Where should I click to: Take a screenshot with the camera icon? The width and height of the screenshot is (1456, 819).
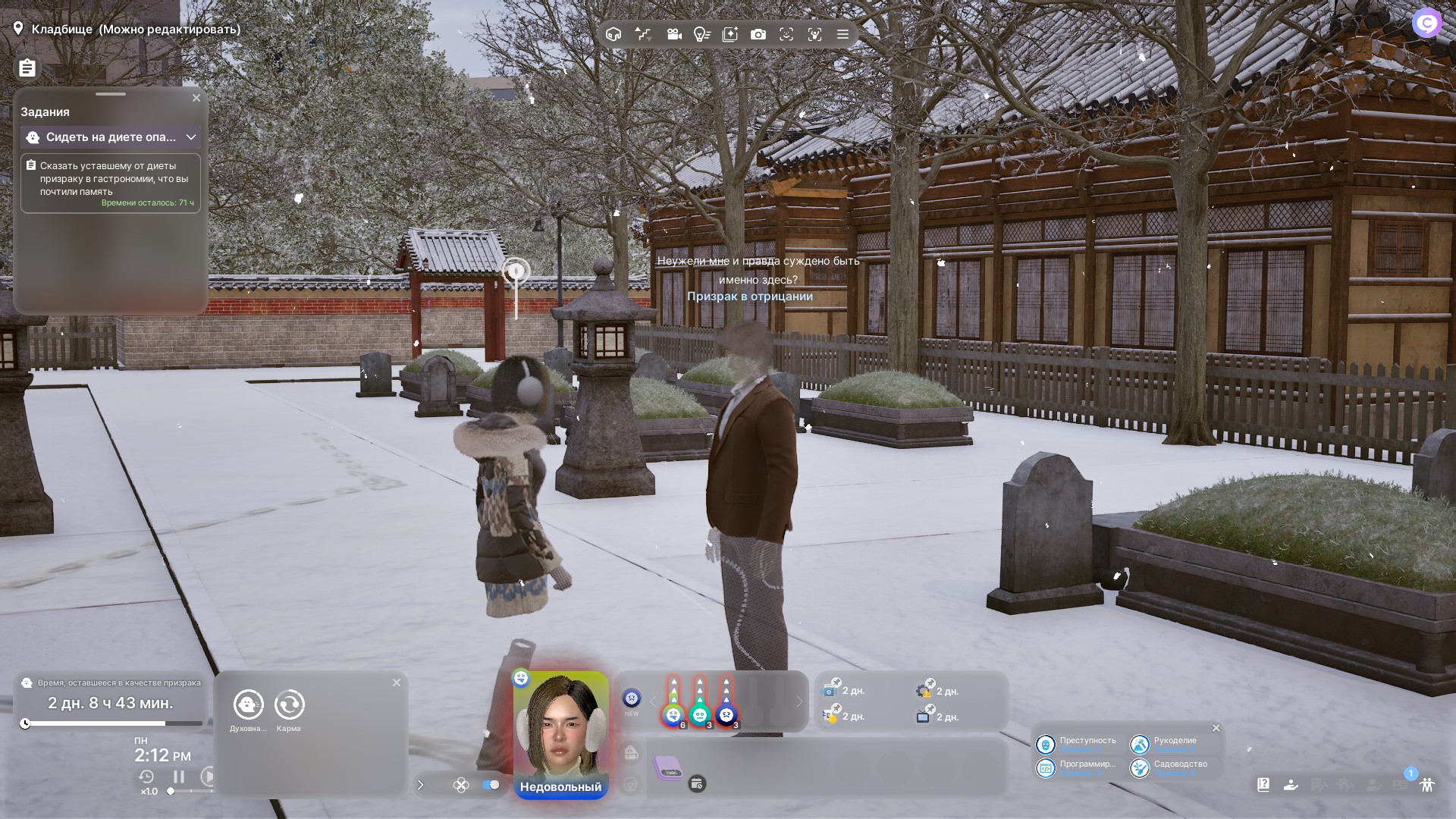[x=758, y=34]
